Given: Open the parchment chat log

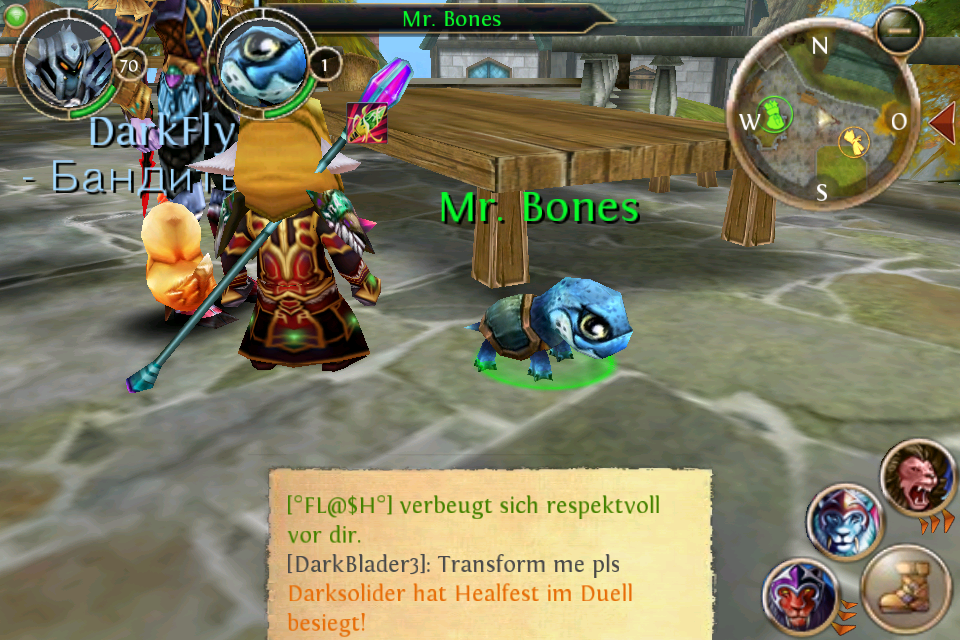Looking at the screenshot, I should point(490,554).
